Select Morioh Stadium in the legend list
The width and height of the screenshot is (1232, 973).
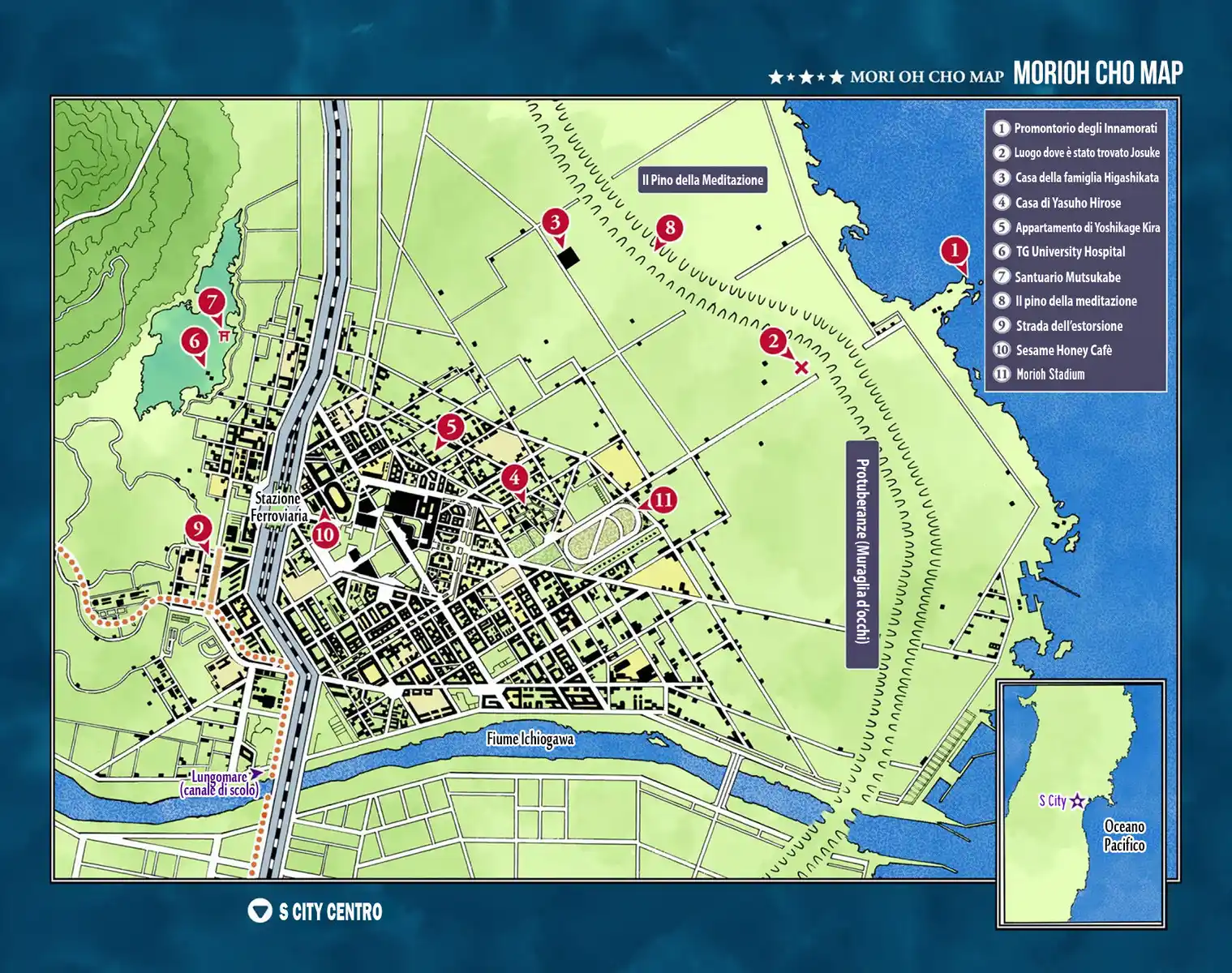1050,375
